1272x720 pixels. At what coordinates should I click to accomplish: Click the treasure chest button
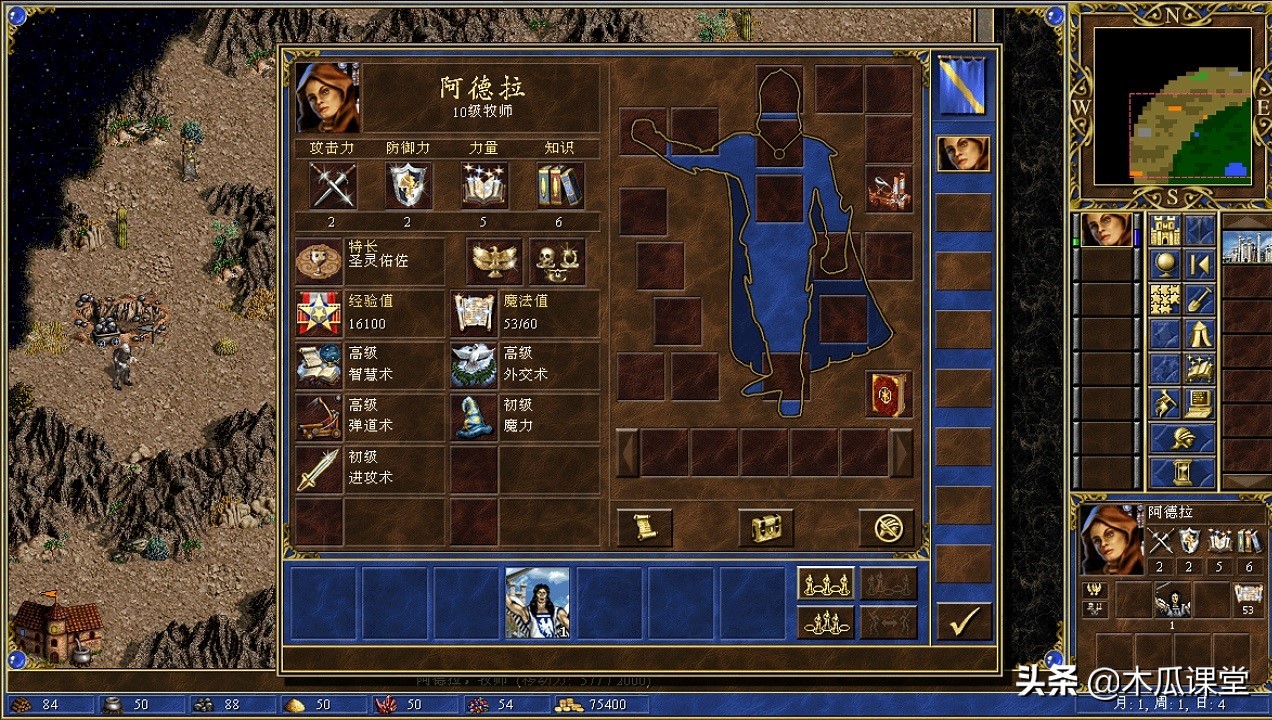tap(766, 527)
